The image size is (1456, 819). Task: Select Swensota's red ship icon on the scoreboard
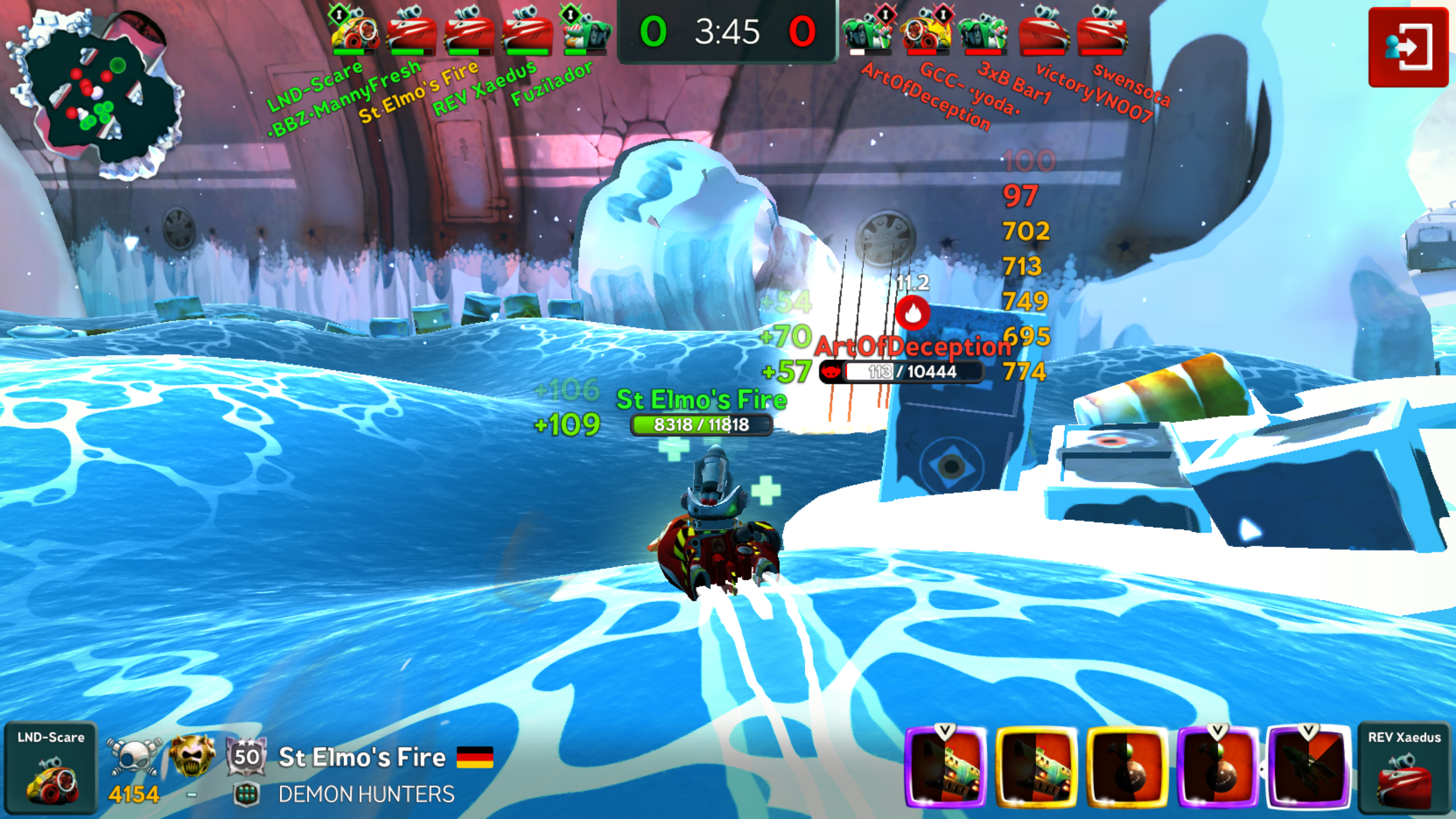point(1101,33)
